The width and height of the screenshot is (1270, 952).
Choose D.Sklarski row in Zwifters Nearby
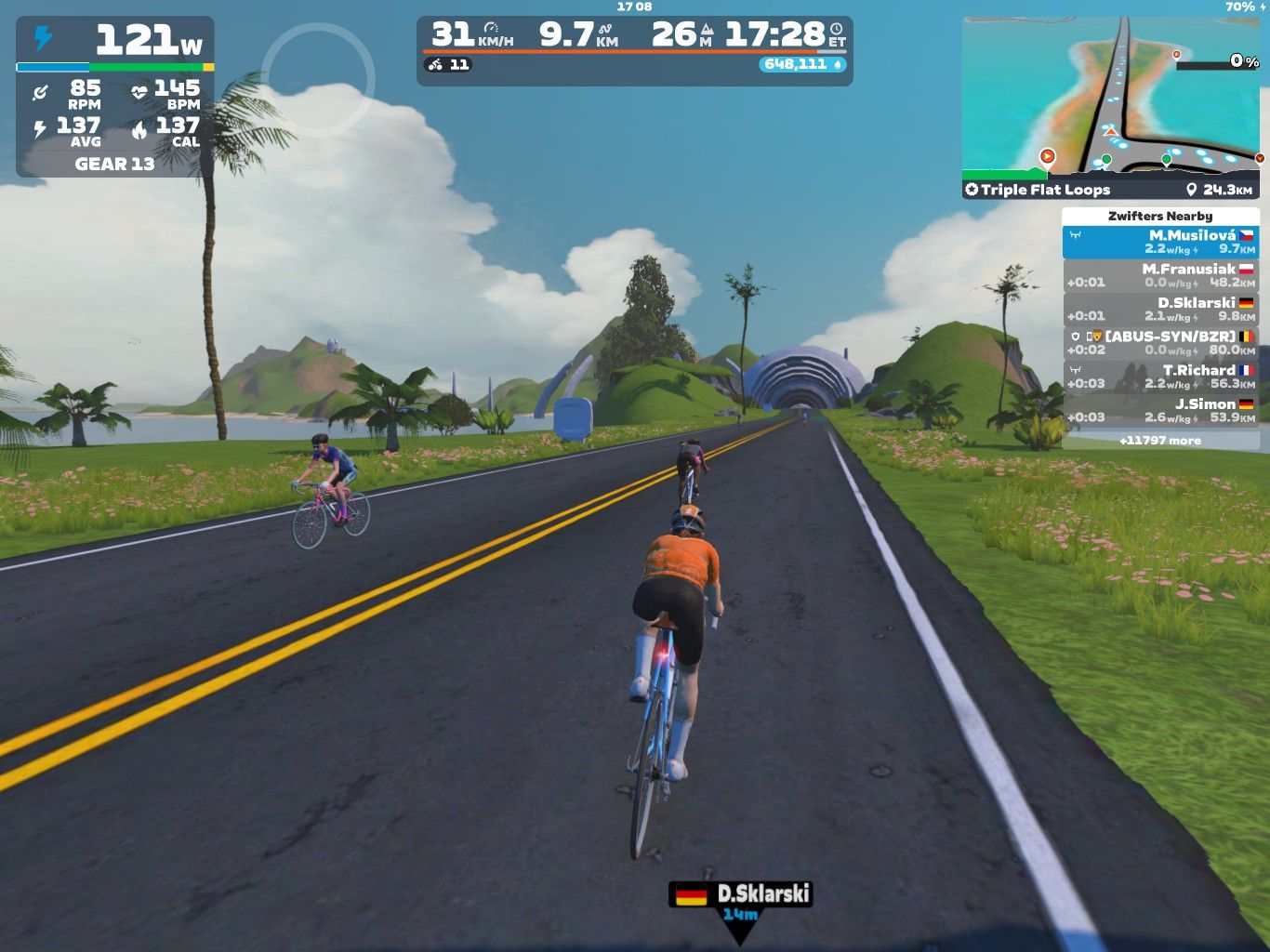[1160, 310]
